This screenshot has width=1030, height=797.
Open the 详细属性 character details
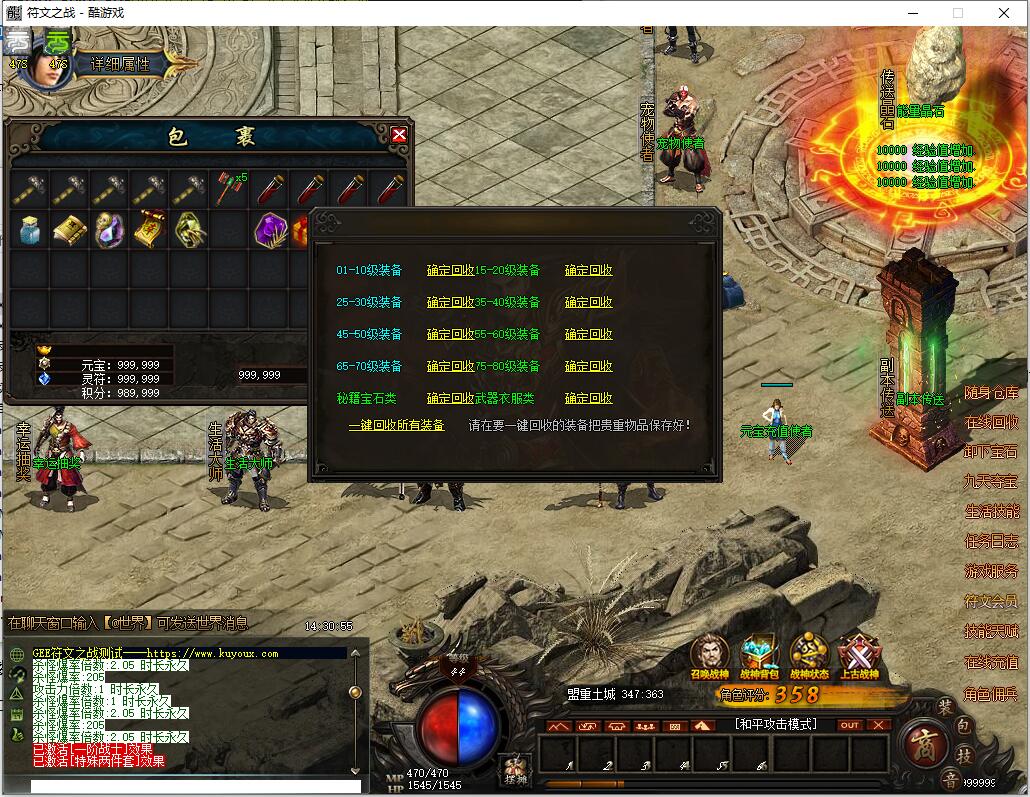coord(121,63)
